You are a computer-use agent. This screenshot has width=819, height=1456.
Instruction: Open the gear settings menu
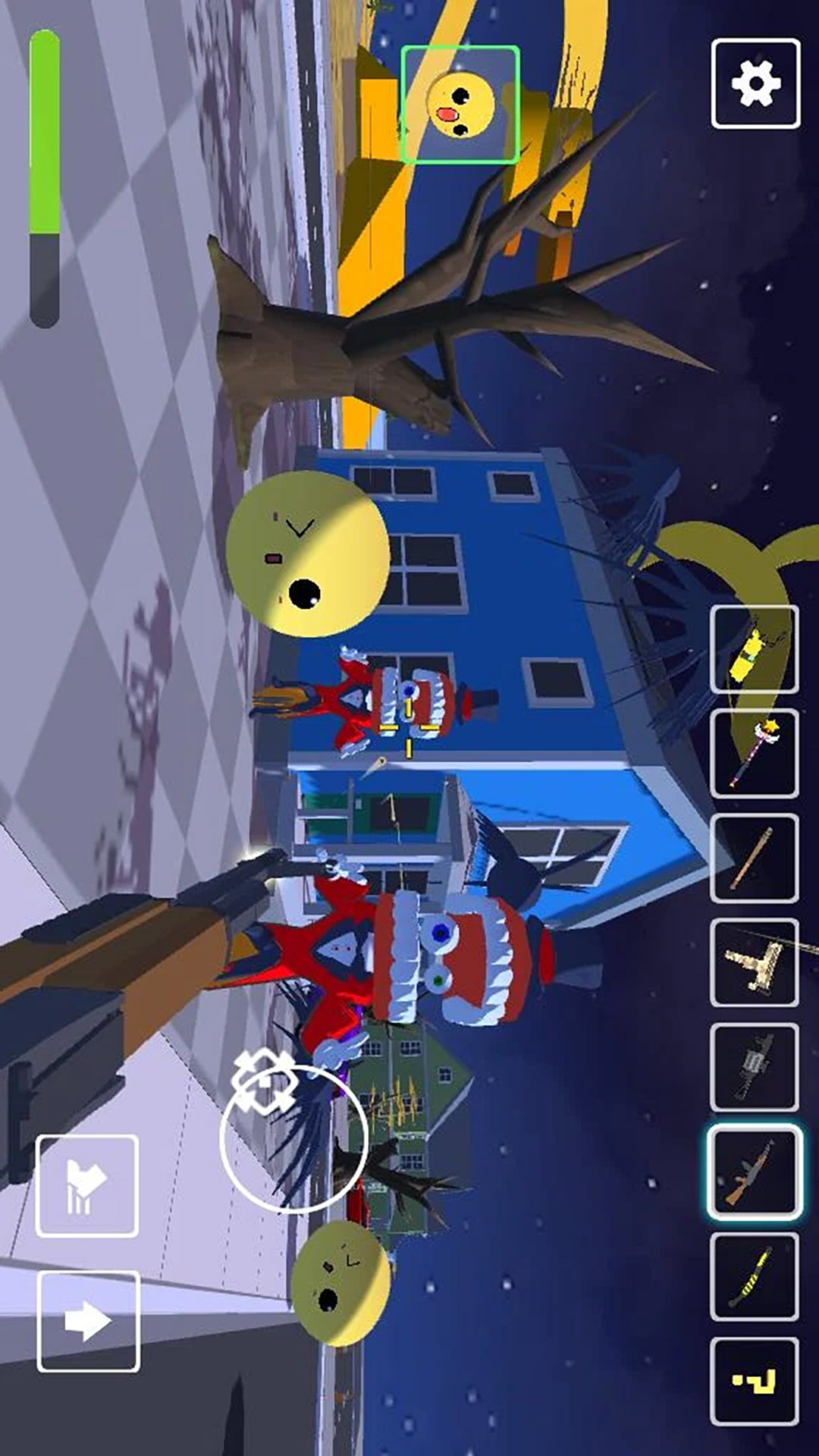(x=755, y=83)
